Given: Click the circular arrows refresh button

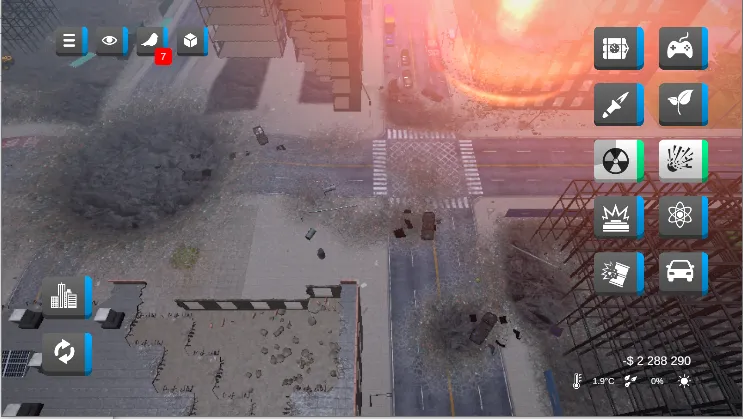Looking at the screenshot, I should pos(64,353).
